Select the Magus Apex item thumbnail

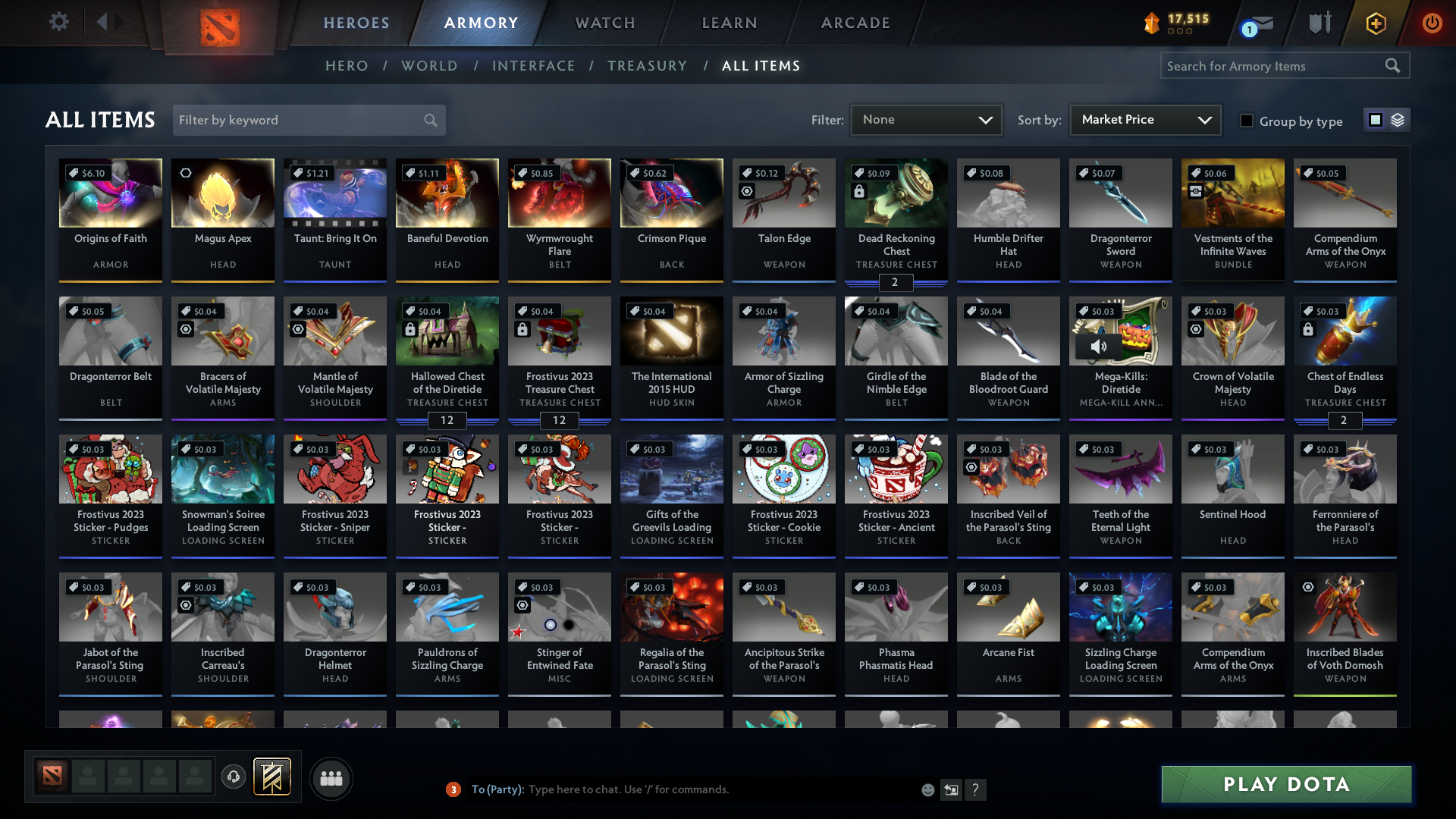click(x=222, y=193)
